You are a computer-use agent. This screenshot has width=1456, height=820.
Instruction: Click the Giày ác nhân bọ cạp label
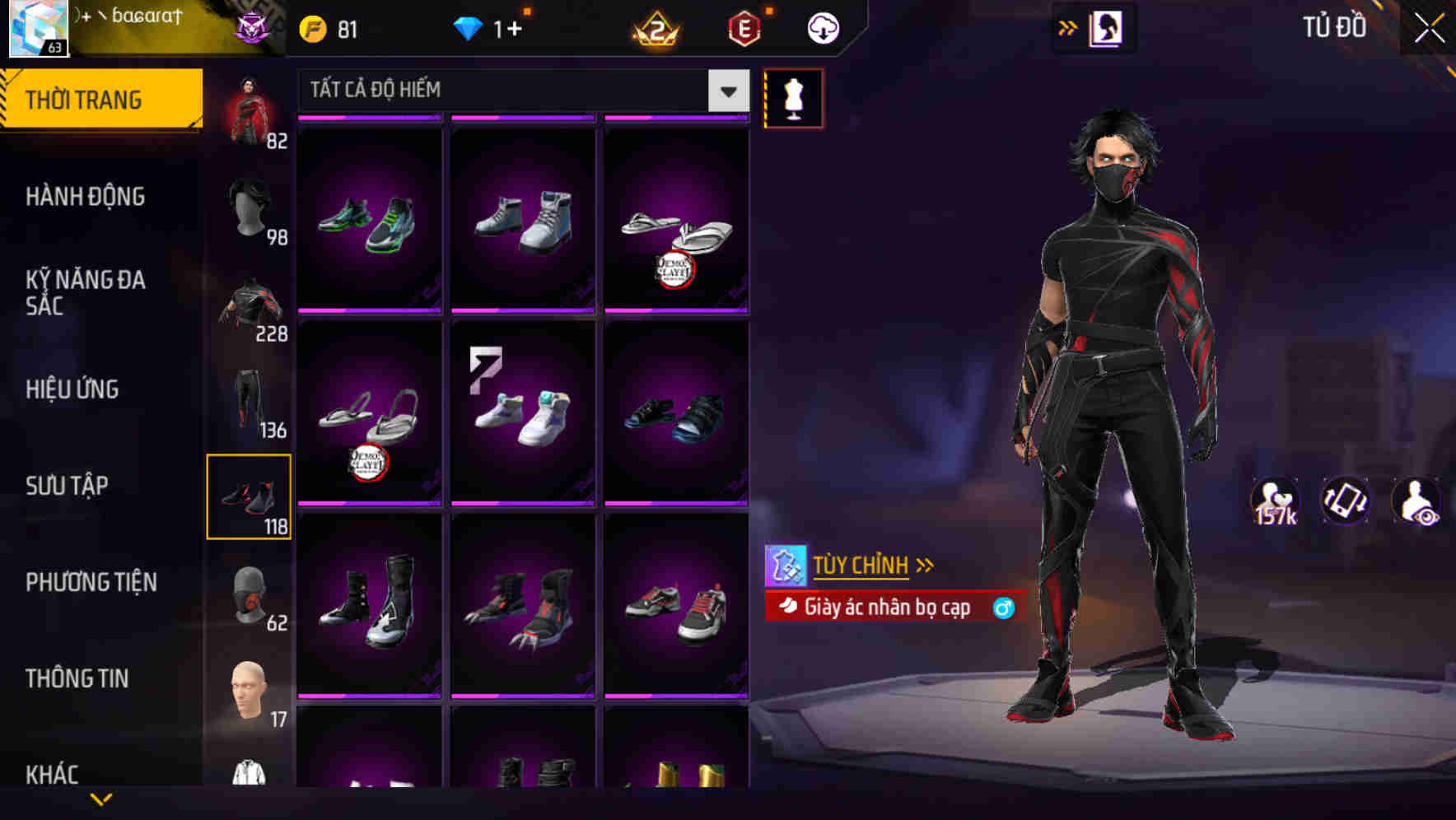(887, 607)
